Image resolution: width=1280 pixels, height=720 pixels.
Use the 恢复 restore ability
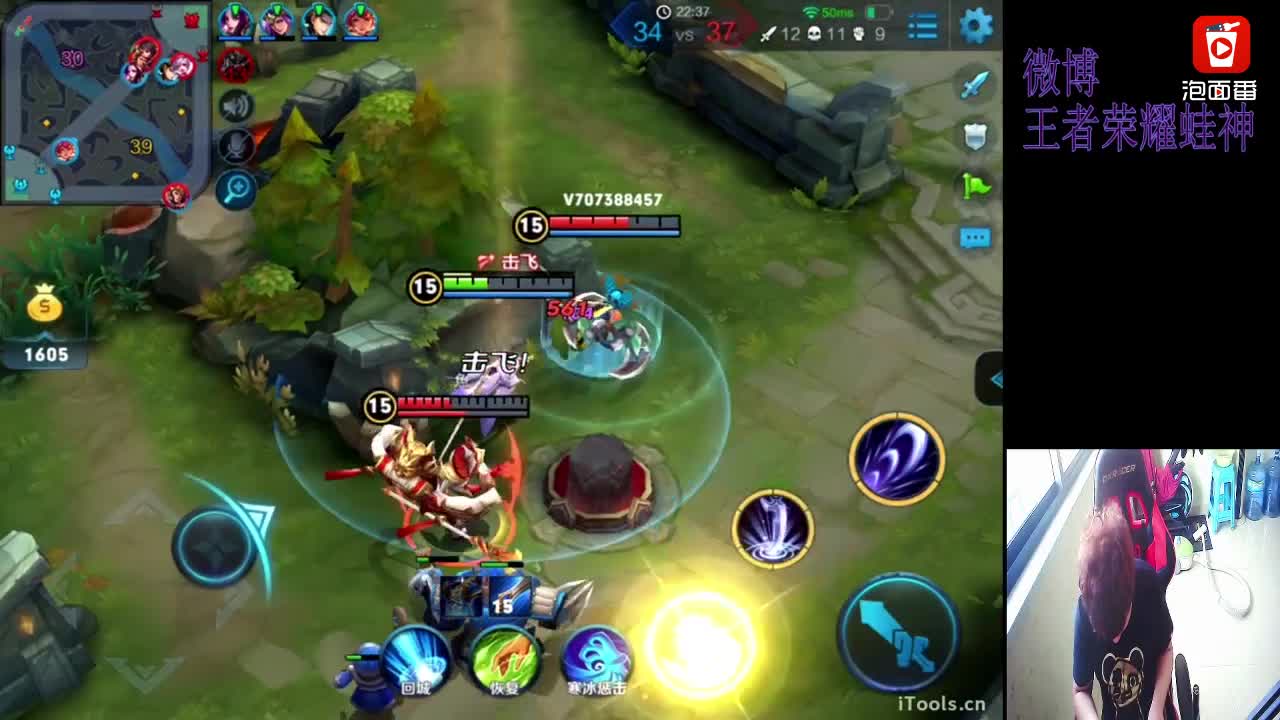[505, 658]
